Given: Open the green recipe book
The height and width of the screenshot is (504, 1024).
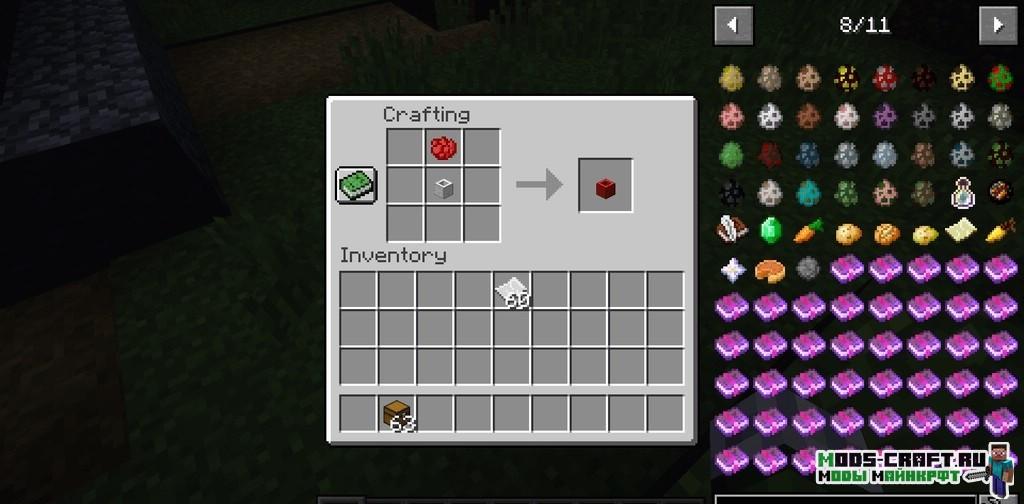Looking at the screenshot, I should (356, 186).
